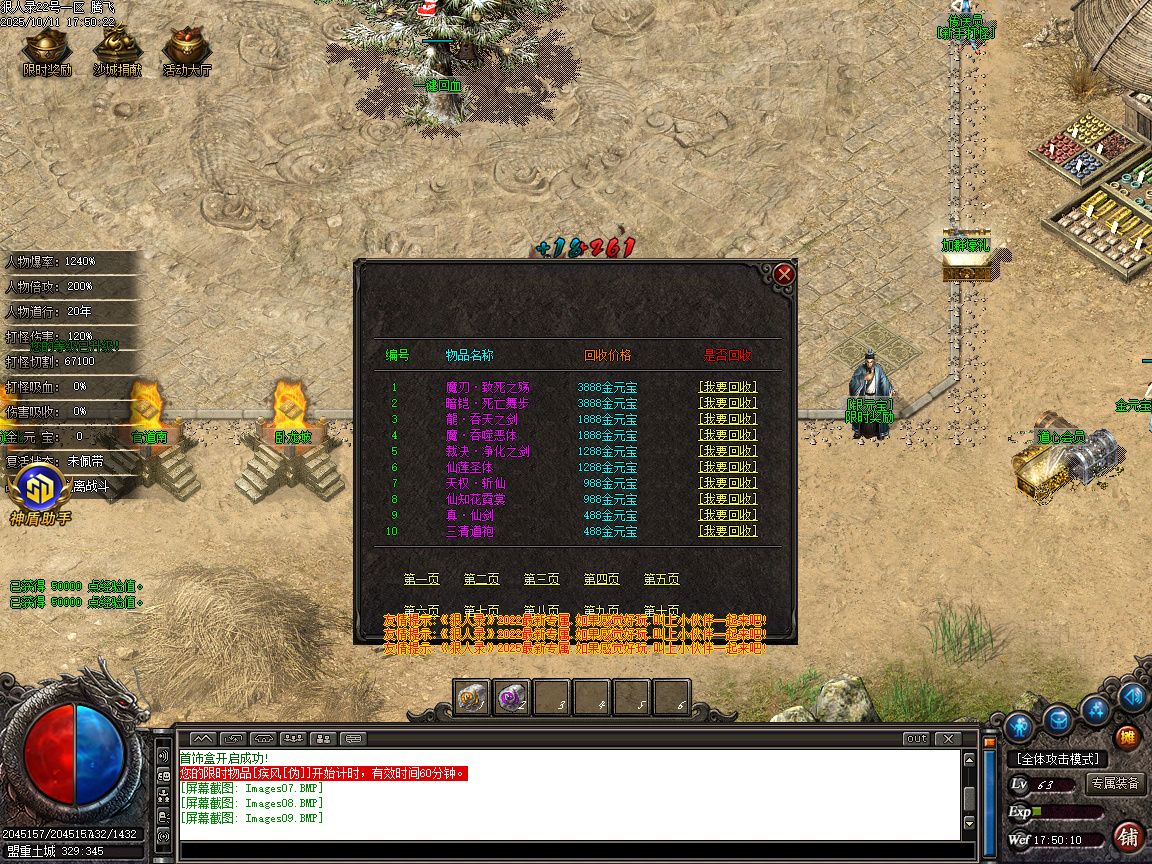Recycle item 10 三清道袍
This screenshot has width=1152, height=864.
(727, 531)
